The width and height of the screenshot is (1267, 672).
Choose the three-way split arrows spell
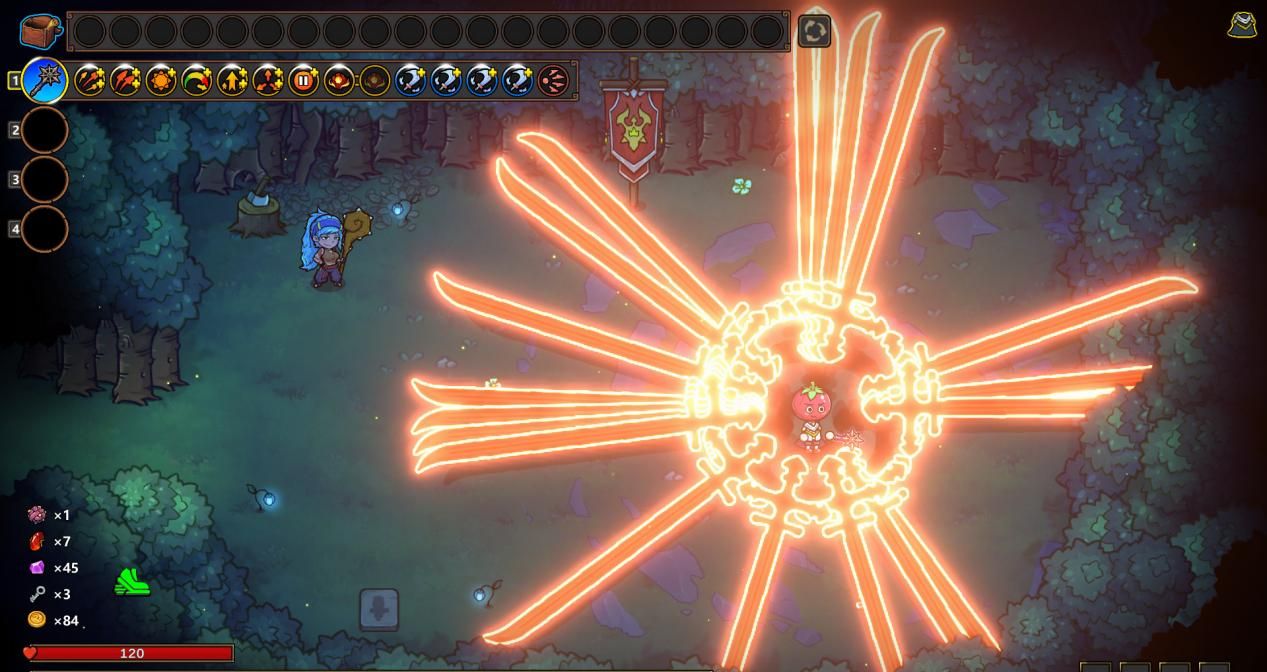pos(268,80)
